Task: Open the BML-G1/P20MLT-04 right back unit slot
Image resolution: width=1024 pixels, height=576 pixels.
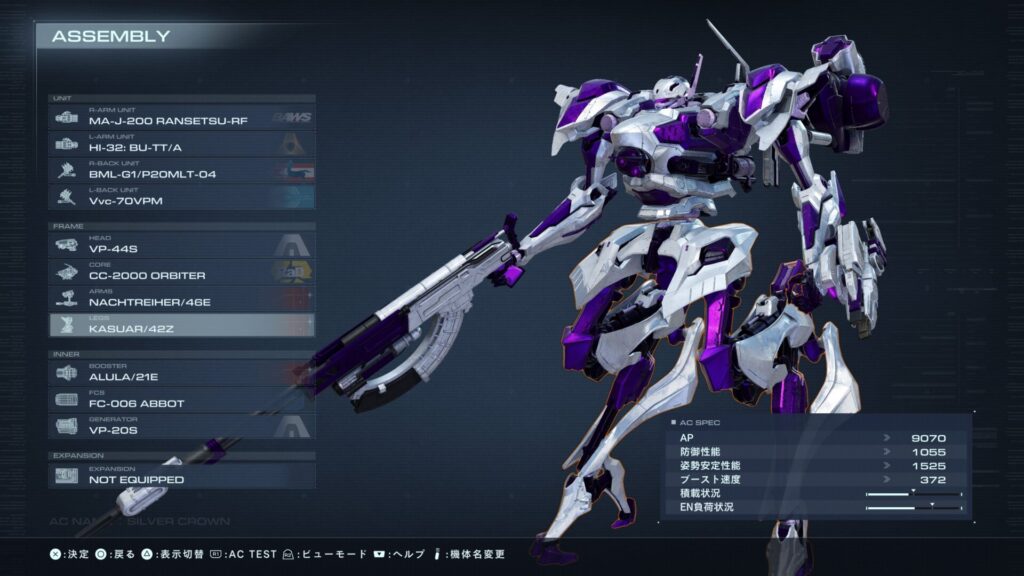Action: pos(182,171)
